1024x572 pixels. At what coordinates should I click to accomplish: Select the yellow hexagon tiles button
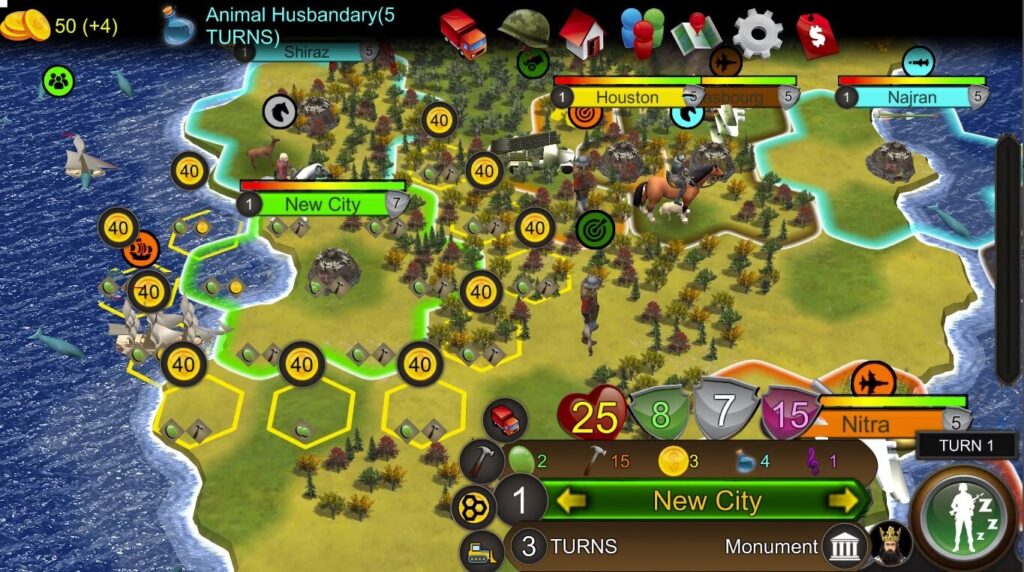473,507
